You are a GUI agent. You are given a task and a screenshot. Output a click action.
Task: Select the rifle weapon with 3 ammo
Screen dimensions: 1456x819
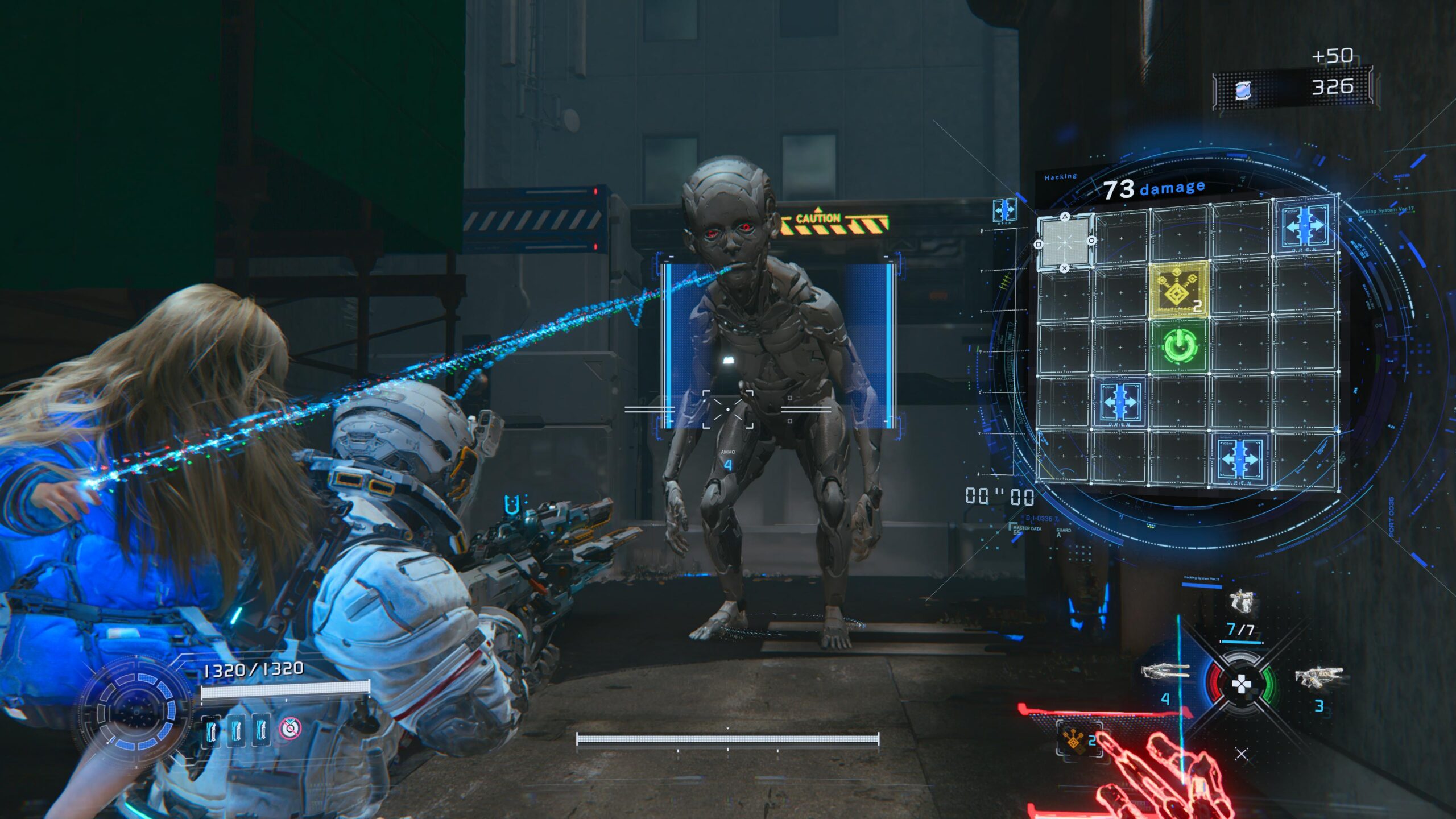(1319, 677)
